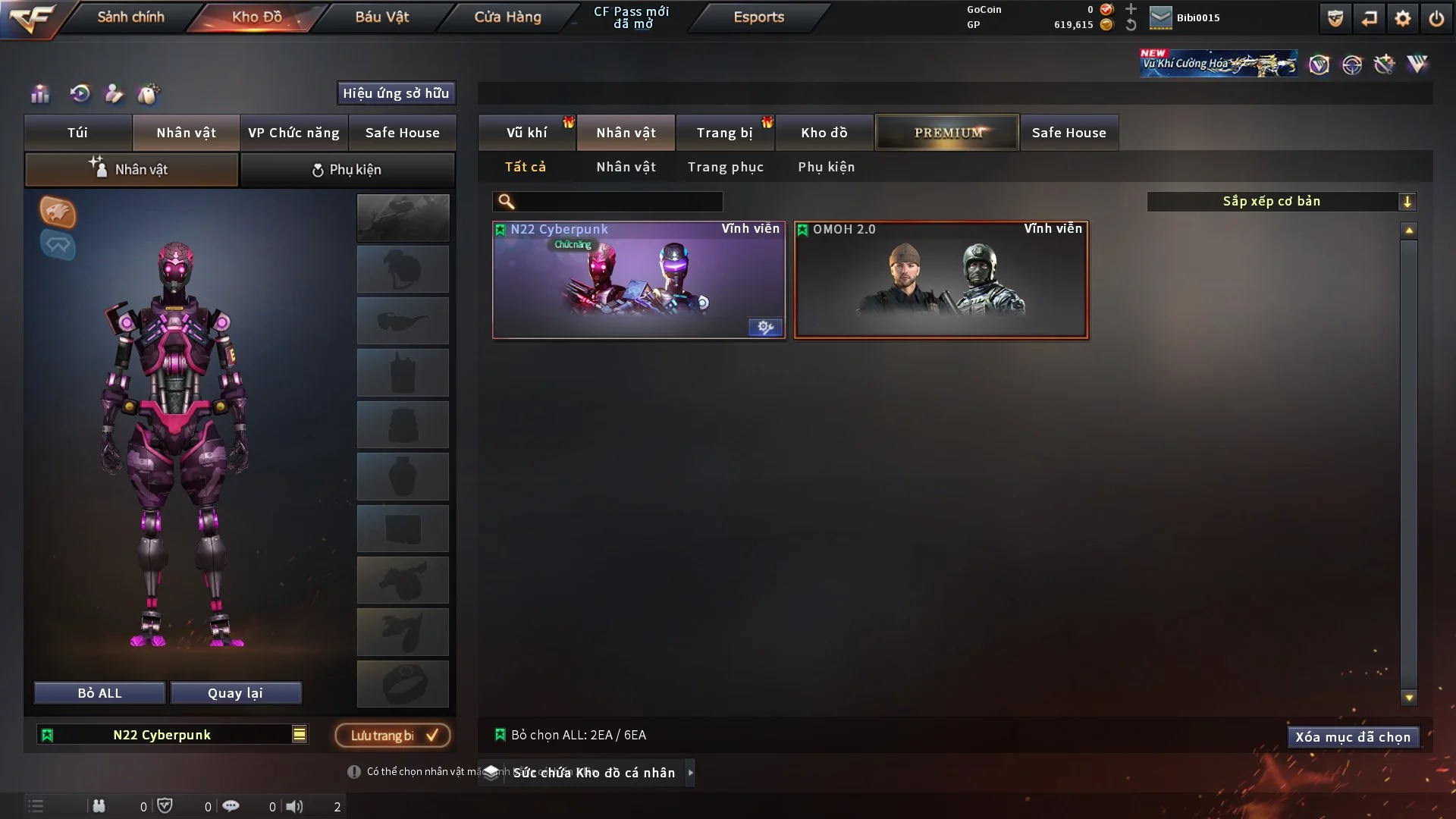Open the Sảnh chính lobby menu
1456x819 pixels.
click(x=130, y=17)
